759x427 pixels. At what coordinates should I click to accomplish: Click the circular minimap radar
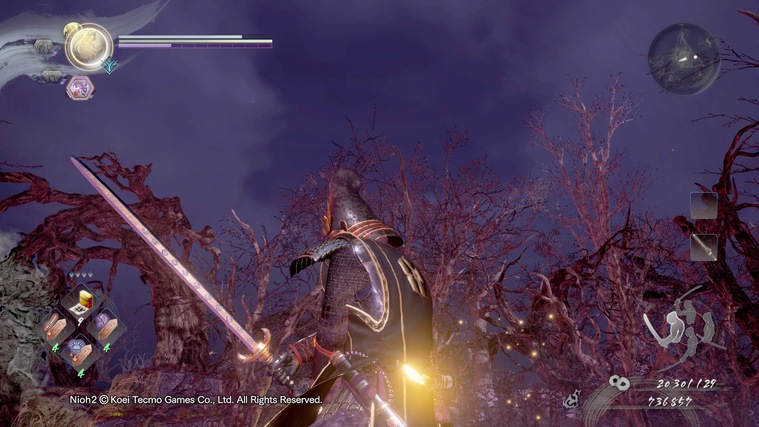tap(683, 58)
